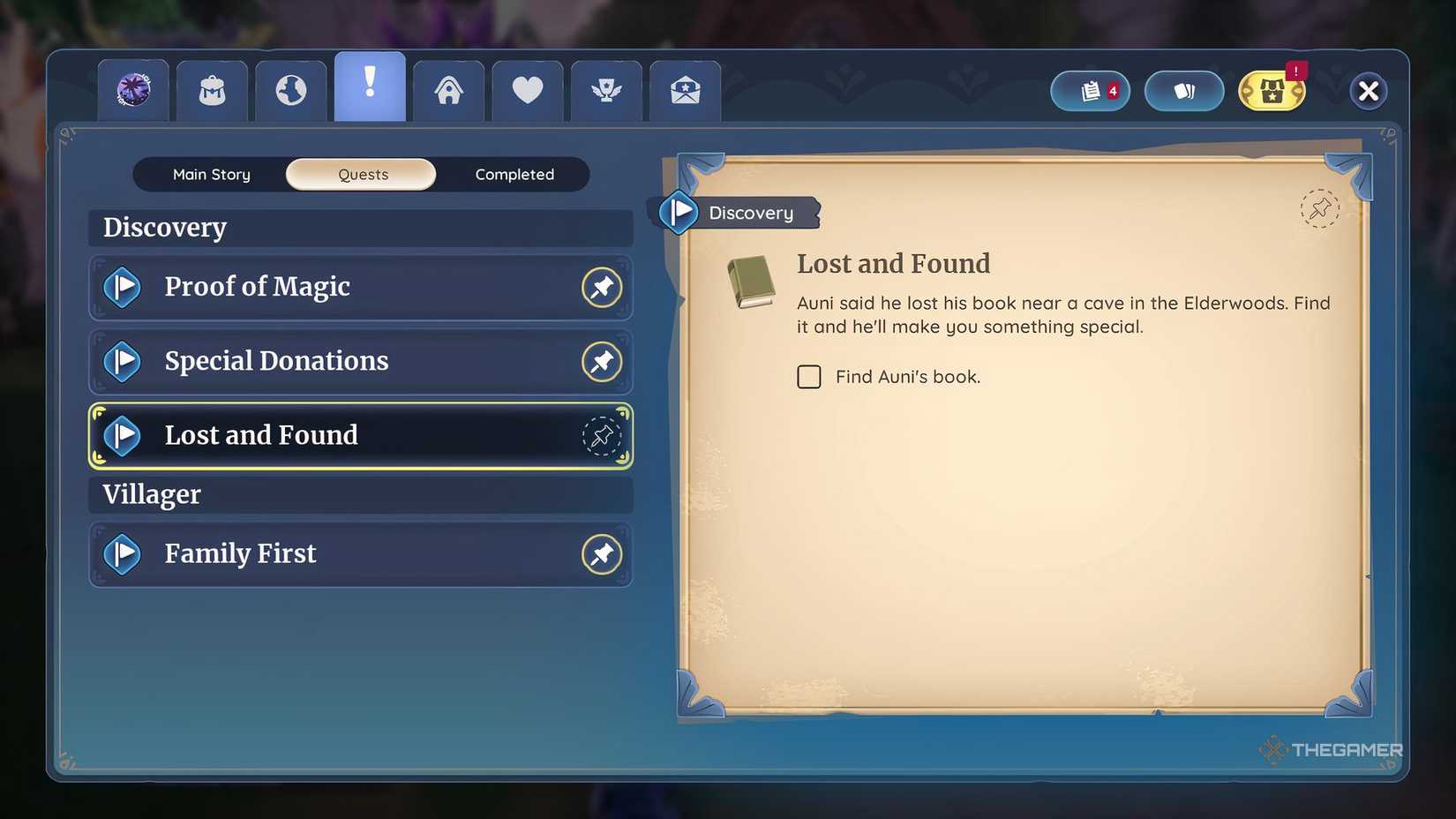The width and height of the screenshot is (1456, 819).
Task: Open the home housing tab icon
Action: point(448,89)
